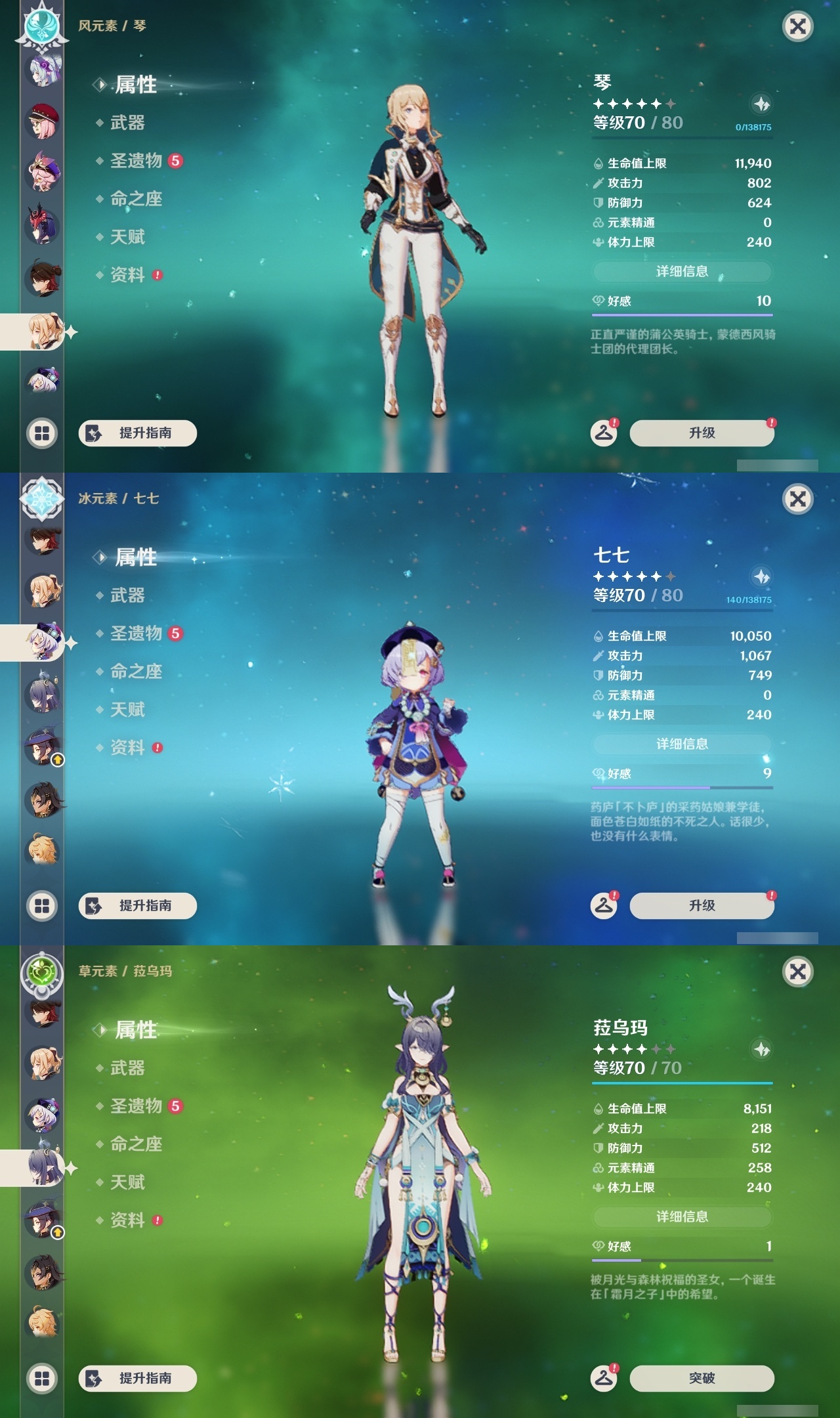Switch to the 武器 section for Qiqi
This screenshot has height=1418, width=840.
[x=127, y=596]
